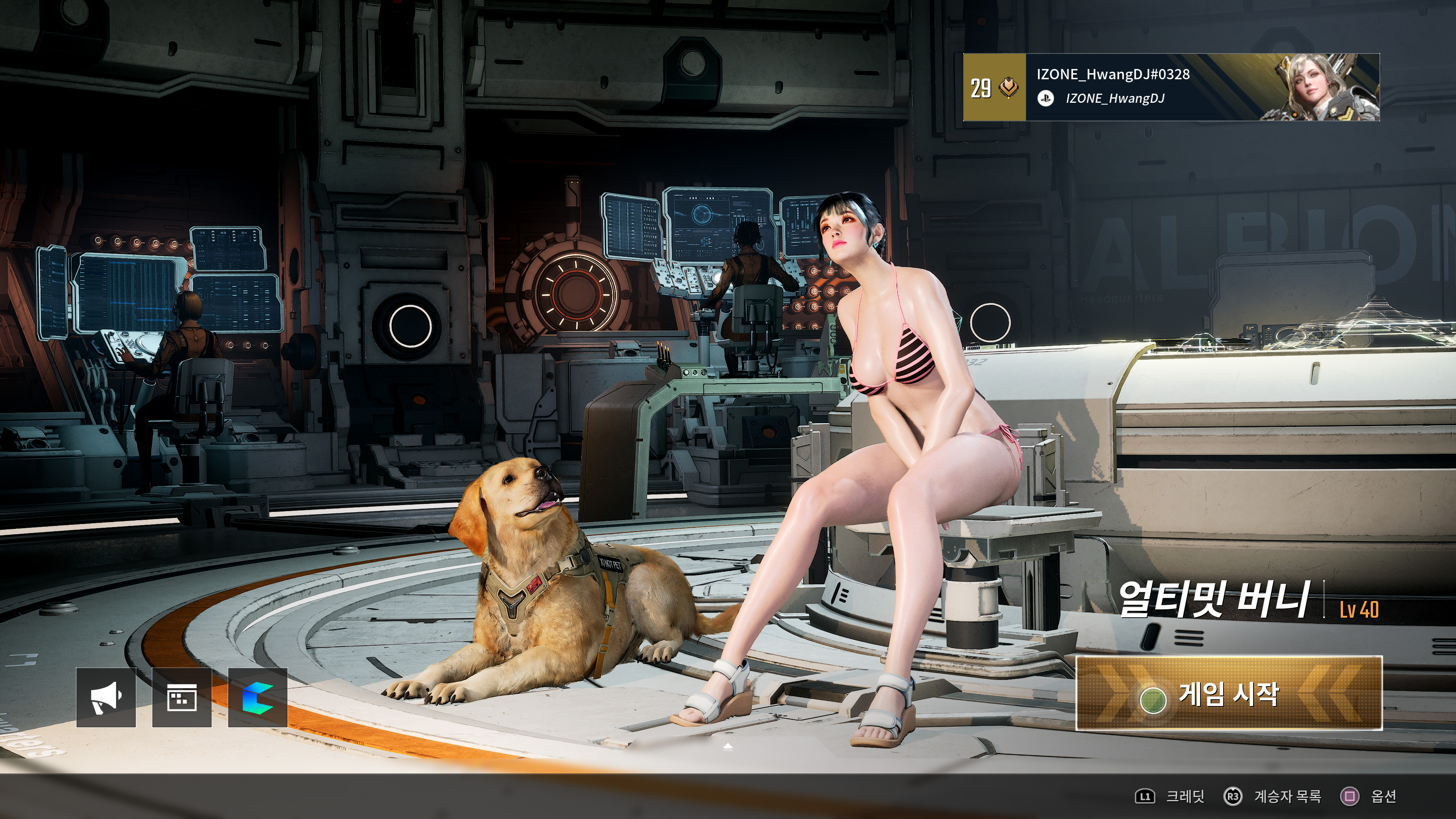
Task: Open the 계승자 목록 descendant list
Action: coord(1273,796)
